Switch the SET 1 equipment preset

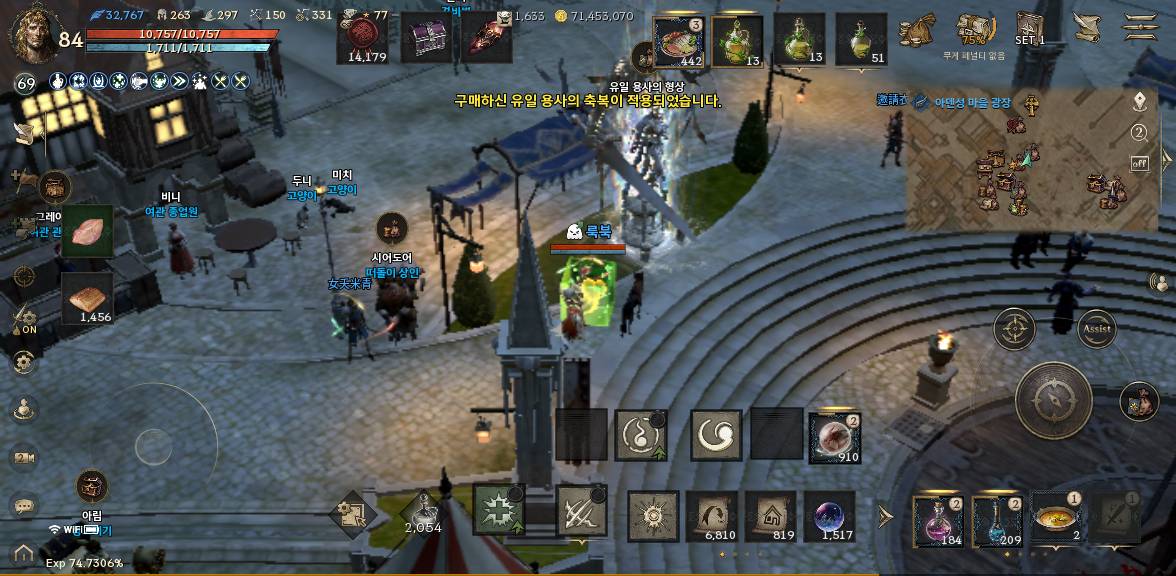[x=1030, y=28]
